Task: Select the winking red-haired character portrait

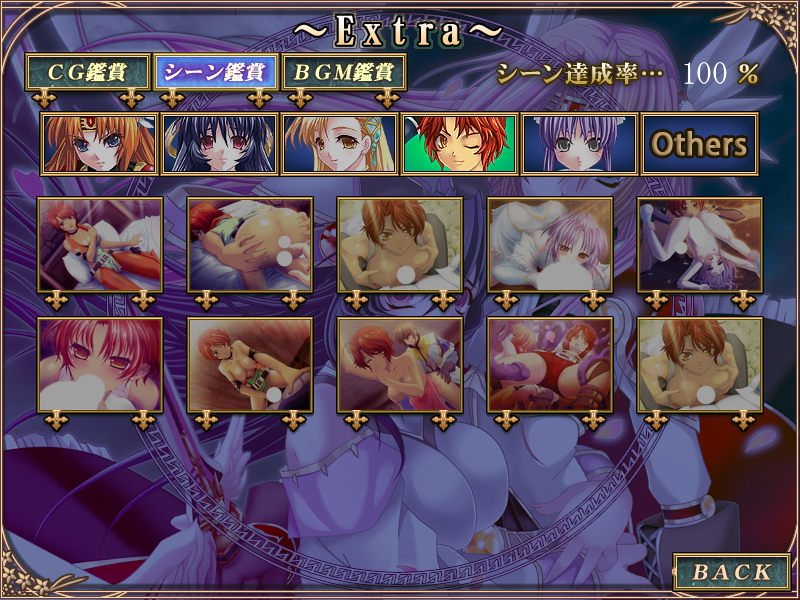Action: click(x=460, y=144)
